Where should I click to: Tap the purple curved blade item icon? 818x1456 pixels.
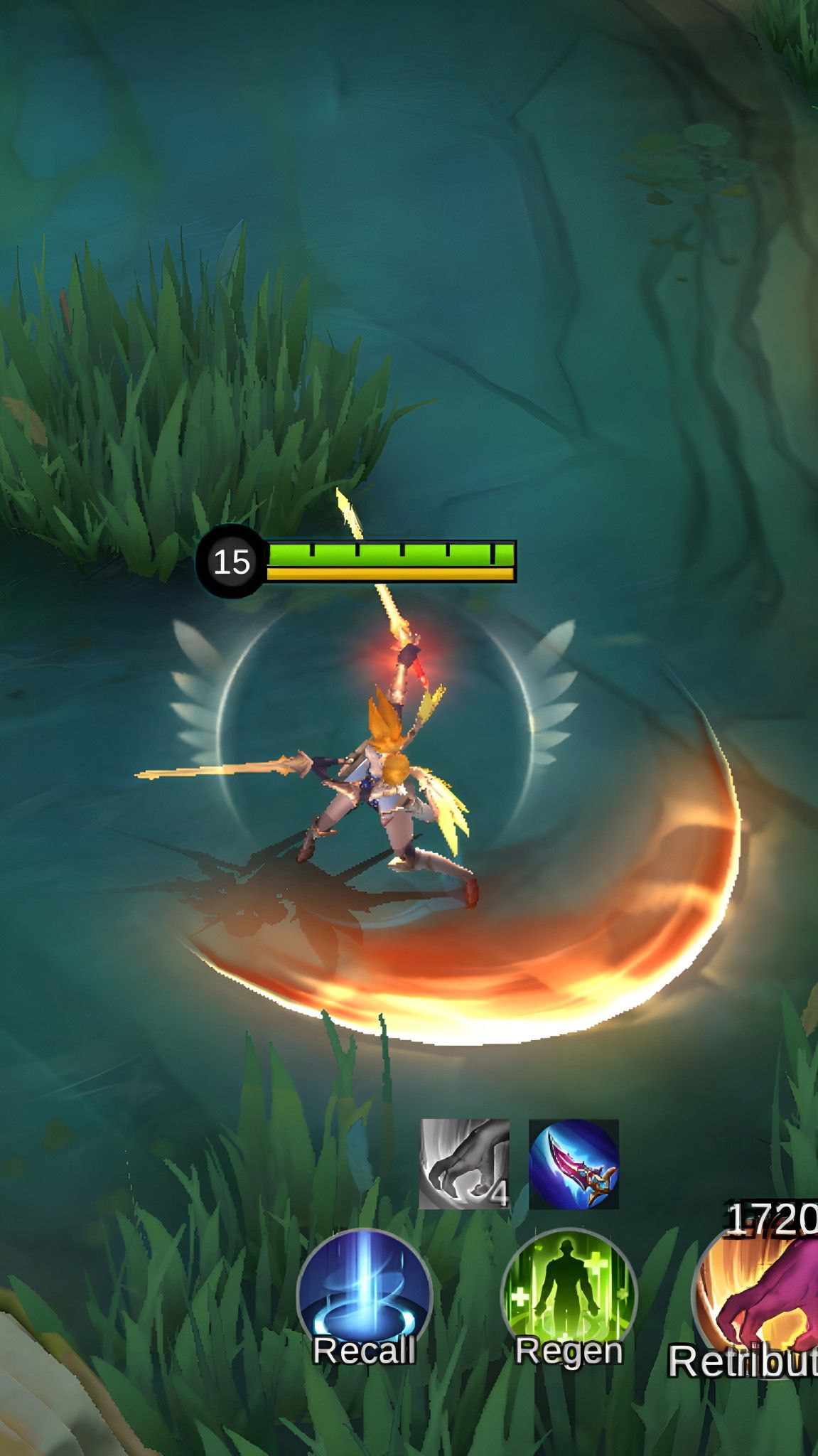pos(574,1165)
